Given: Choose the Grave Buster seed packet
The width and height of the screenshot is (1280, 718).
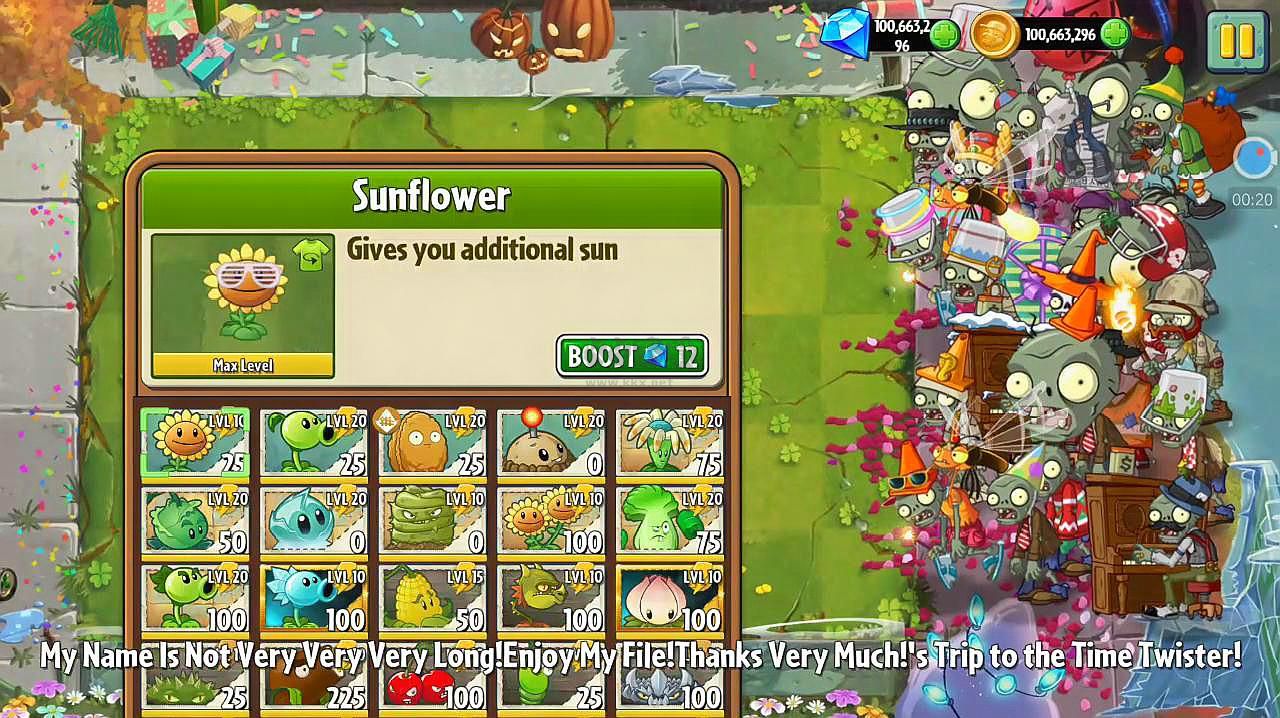Looking at the screenshot, I should coord(432,520).
